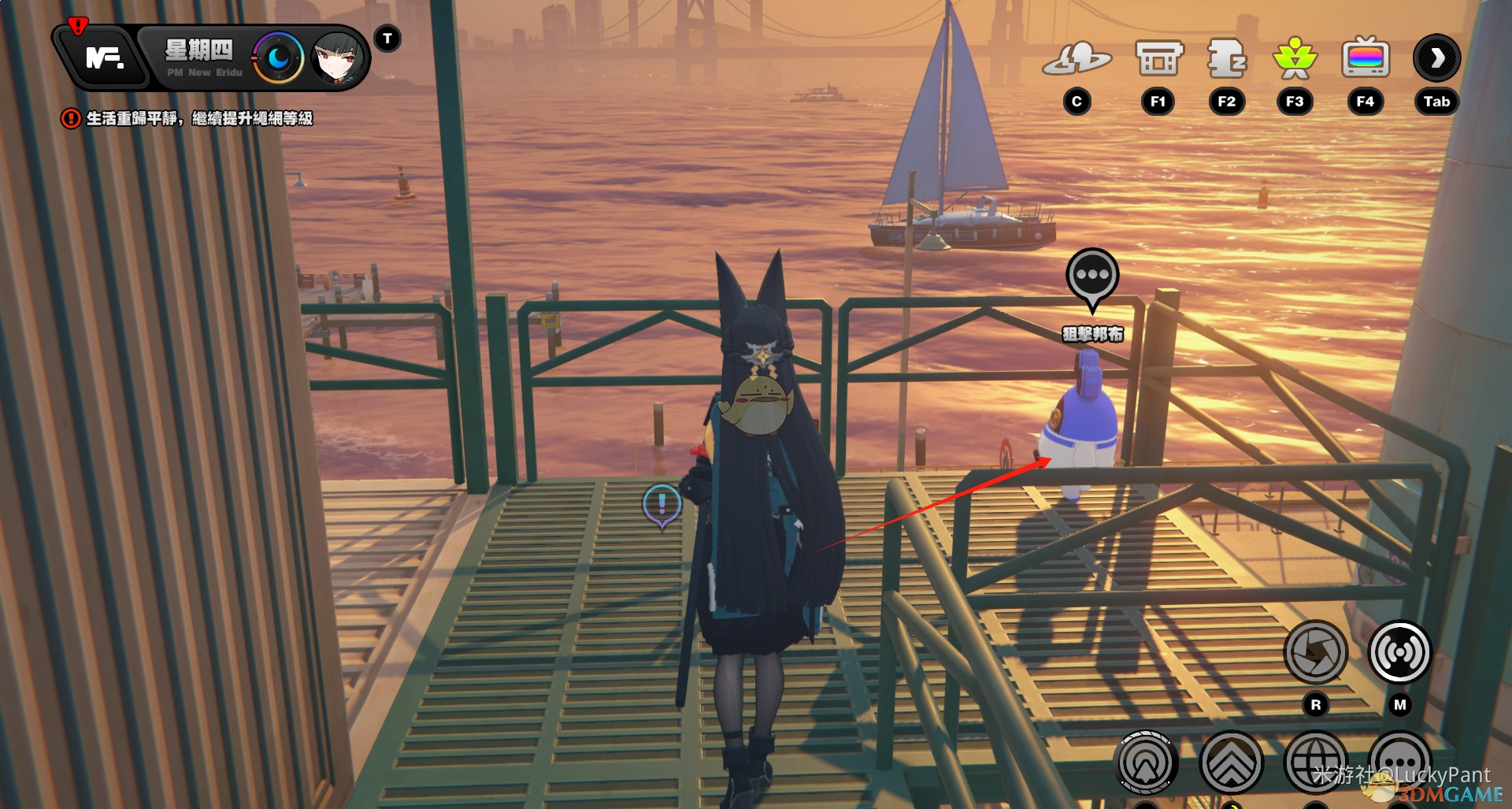Screen dimensions: 1512x809
Task: Click the globe icon button
Action: click(1315, 763)
